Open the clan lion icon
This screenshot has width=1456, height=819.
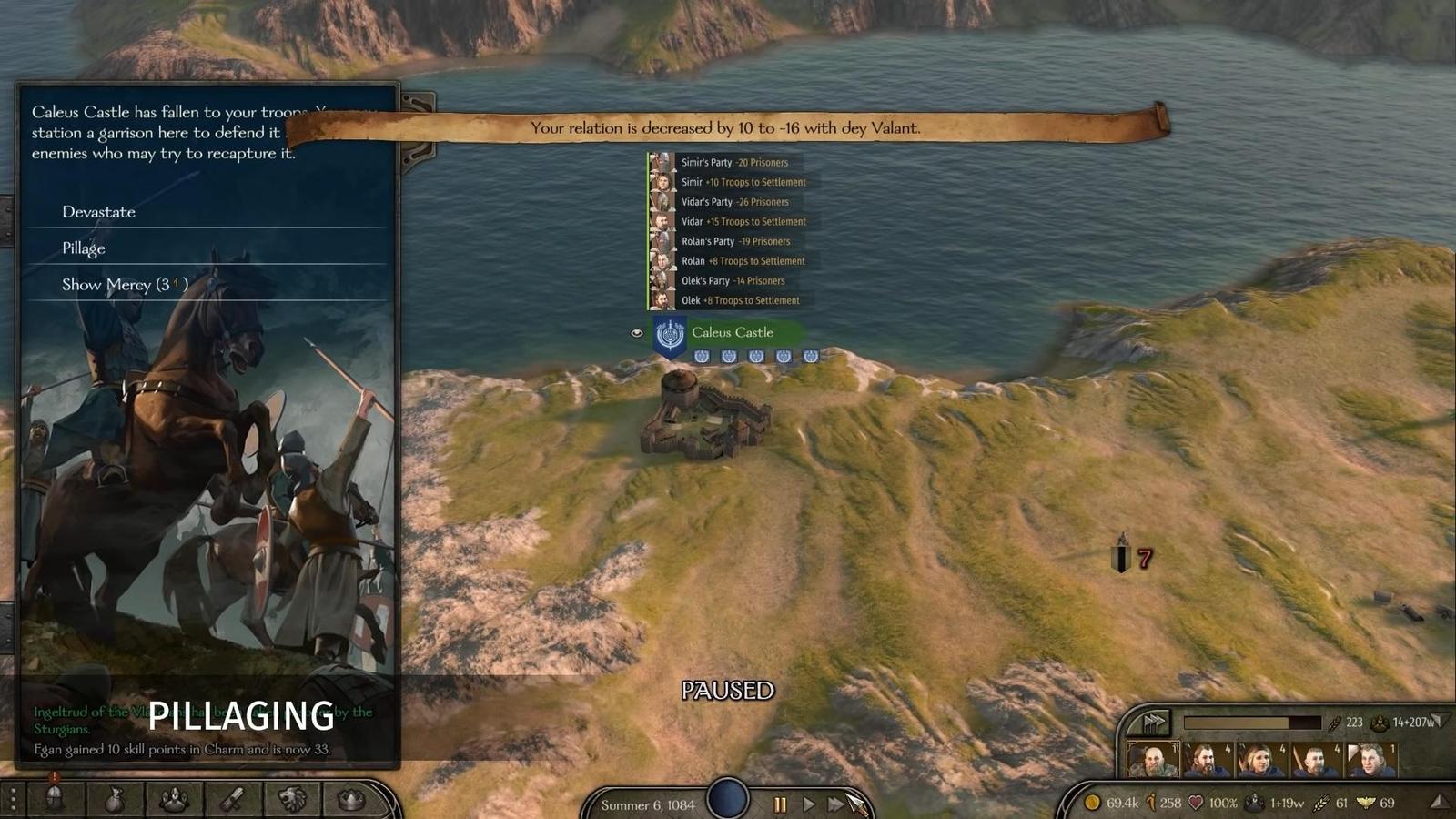pos(290,797)
